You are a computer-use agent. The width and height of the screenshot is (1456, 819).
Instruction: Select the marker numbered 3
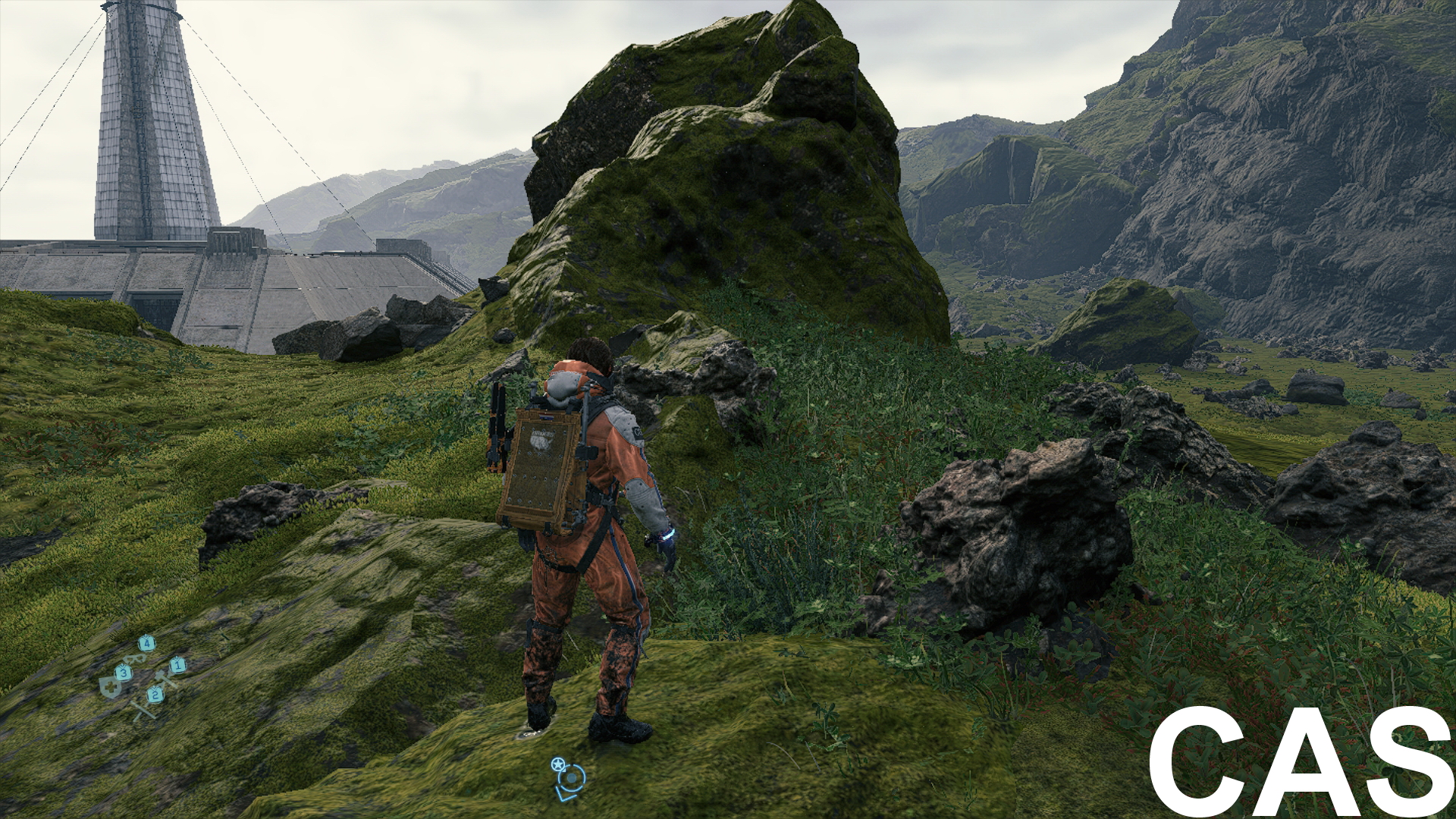pyautogui.click(x=124, y=673)
